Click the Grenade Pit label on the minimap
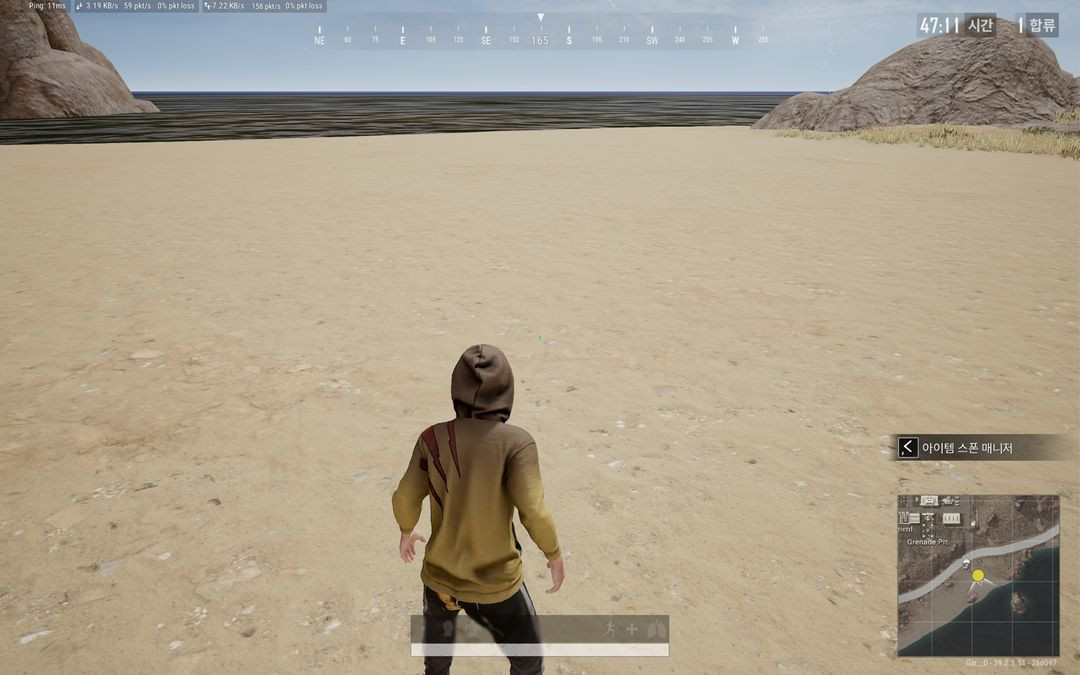Image resolution: width=1080 pixels, height=675 pixels. 927,541
